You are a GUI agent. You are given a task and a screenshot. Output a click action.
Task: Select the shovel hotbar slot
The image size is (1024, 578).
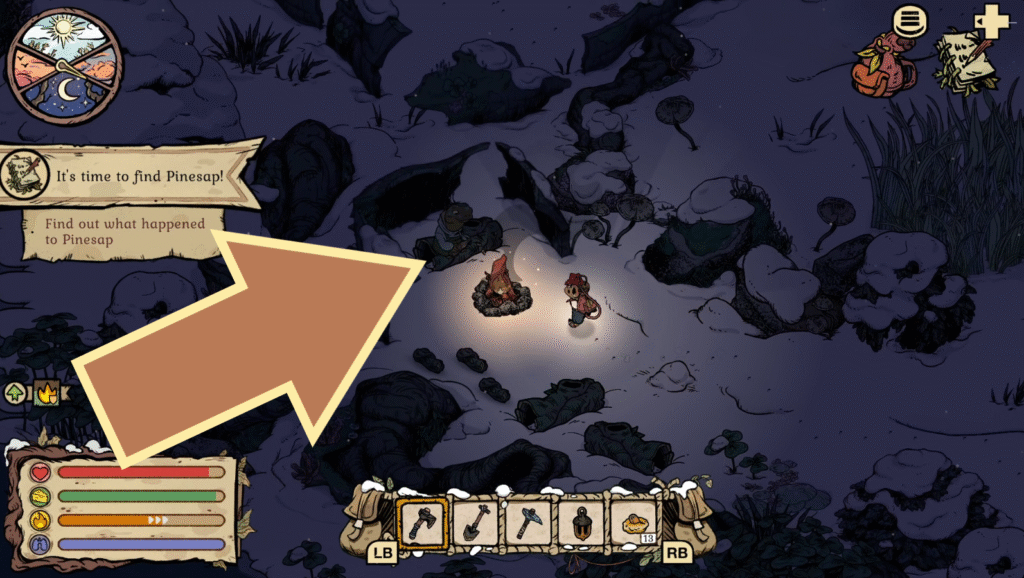coord(475,522)
